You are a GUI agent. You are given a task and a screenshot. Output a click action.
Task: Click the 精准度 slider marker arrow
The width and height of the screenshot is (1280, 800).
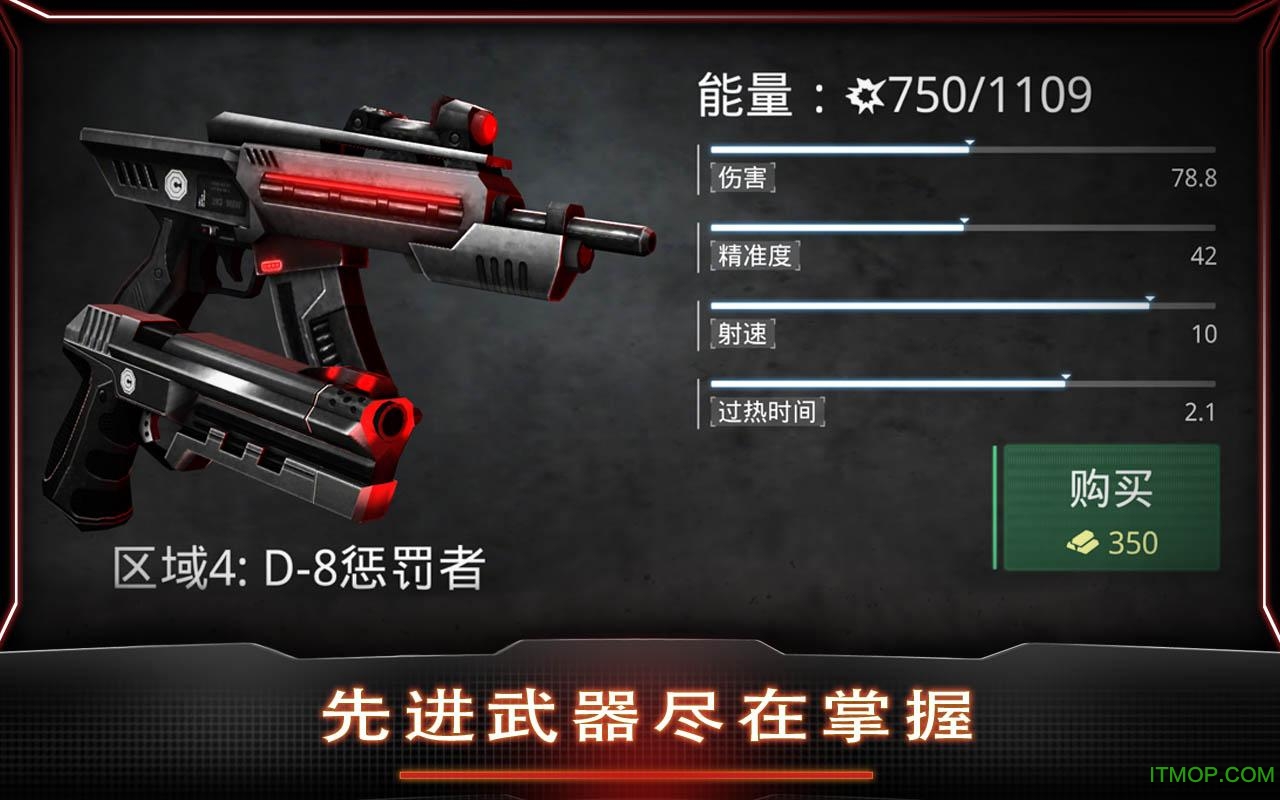pos(963,222)
